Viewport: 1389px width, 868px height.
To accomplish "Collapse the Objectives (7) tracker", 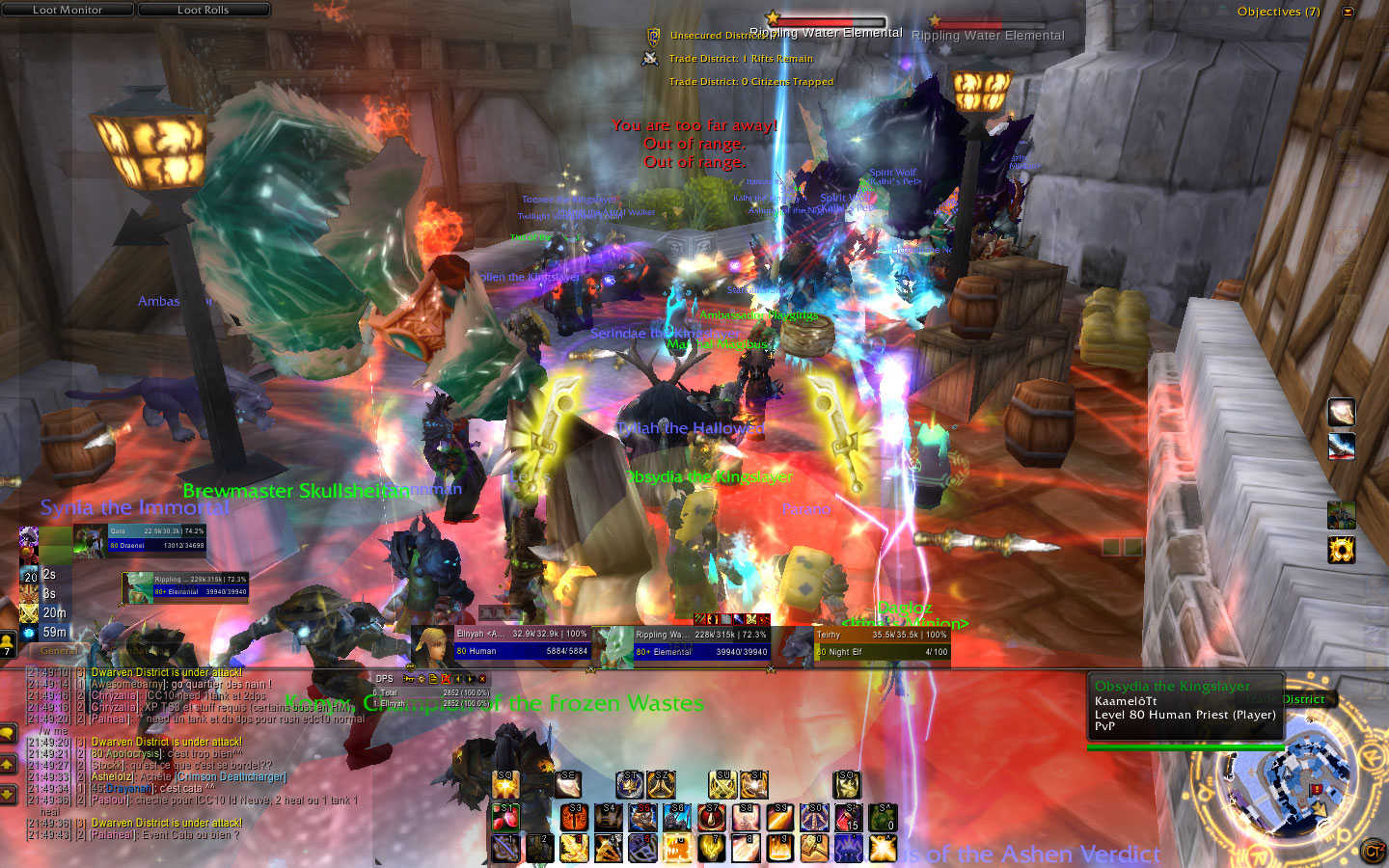I will pos(1348,12).
